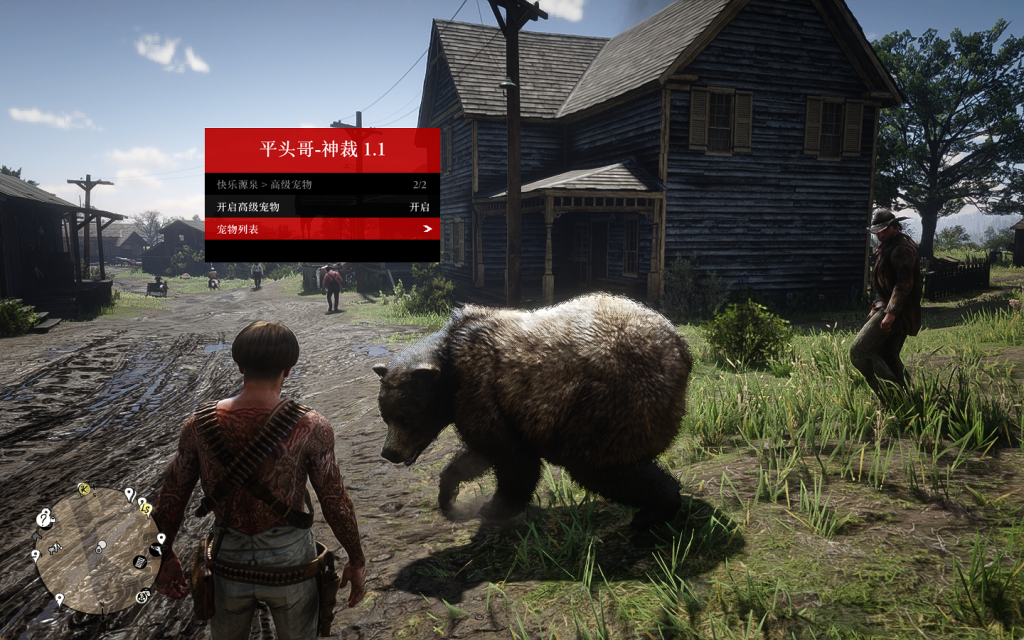This screenshot has height=640, width=1024.
Task: Select the yellow LS marker on minimap
Action: 146,509
